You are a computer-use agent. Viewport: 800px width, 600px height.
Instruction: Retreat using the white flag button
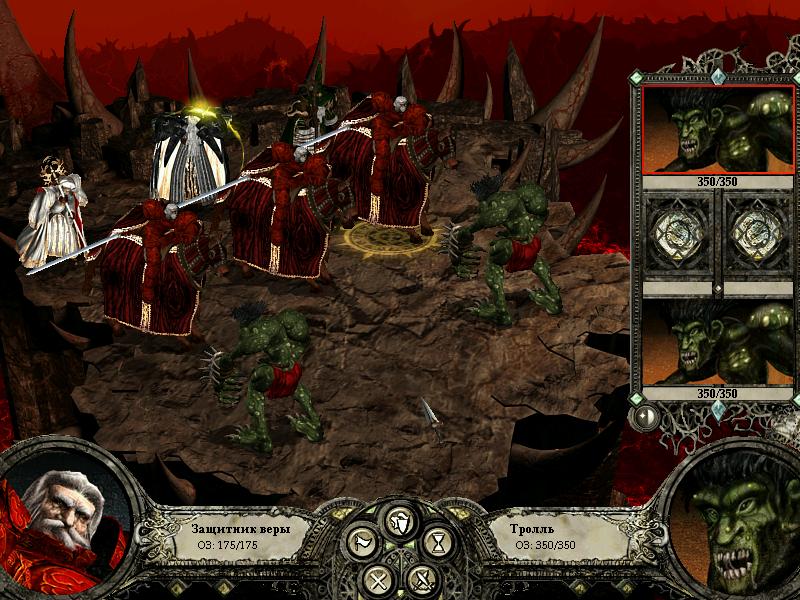361,543
